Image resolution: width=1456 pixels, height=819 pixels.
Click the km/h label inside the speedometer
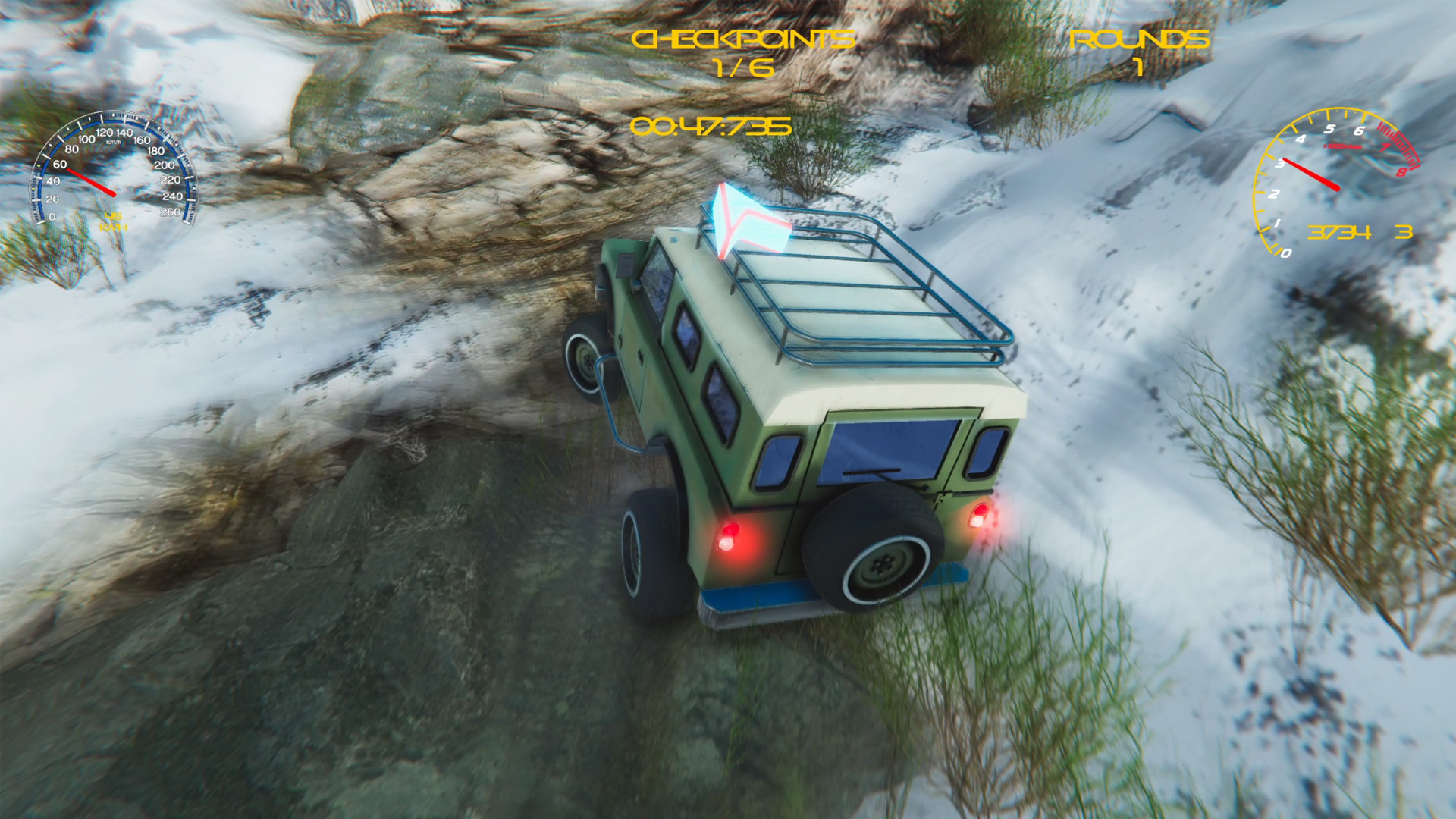click(x=114, y=142)
